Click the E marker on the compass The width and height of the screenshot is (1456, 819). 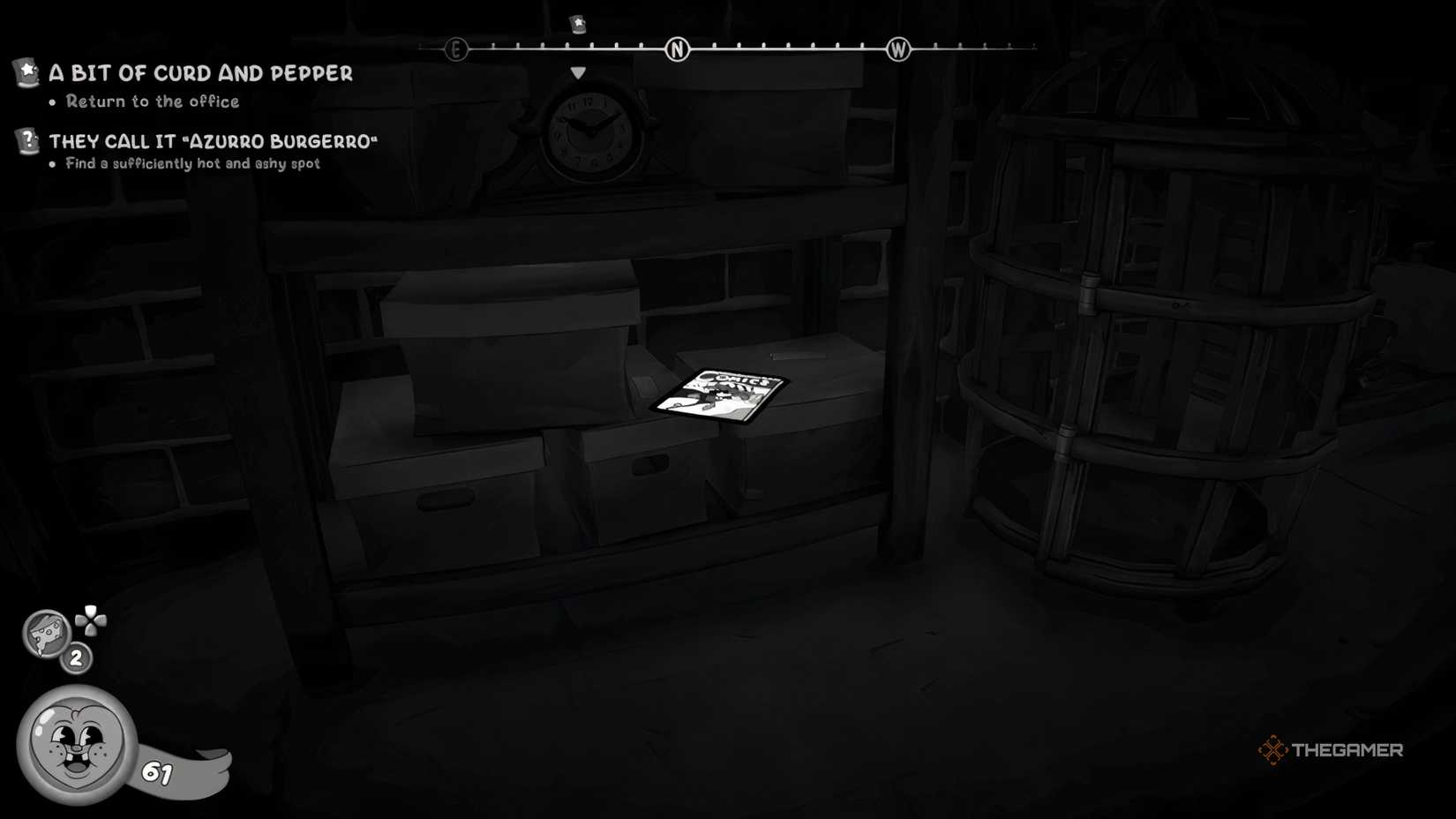coord(455,49)
